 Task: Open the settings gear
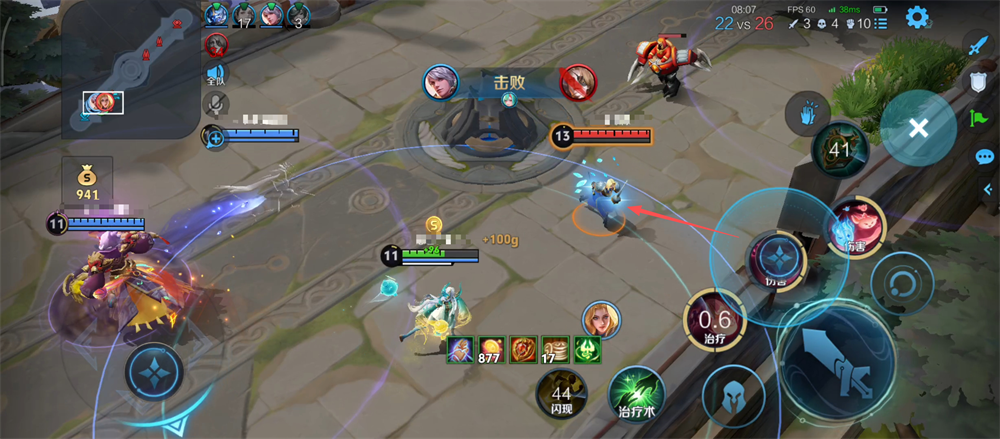(x=916, y=17)
